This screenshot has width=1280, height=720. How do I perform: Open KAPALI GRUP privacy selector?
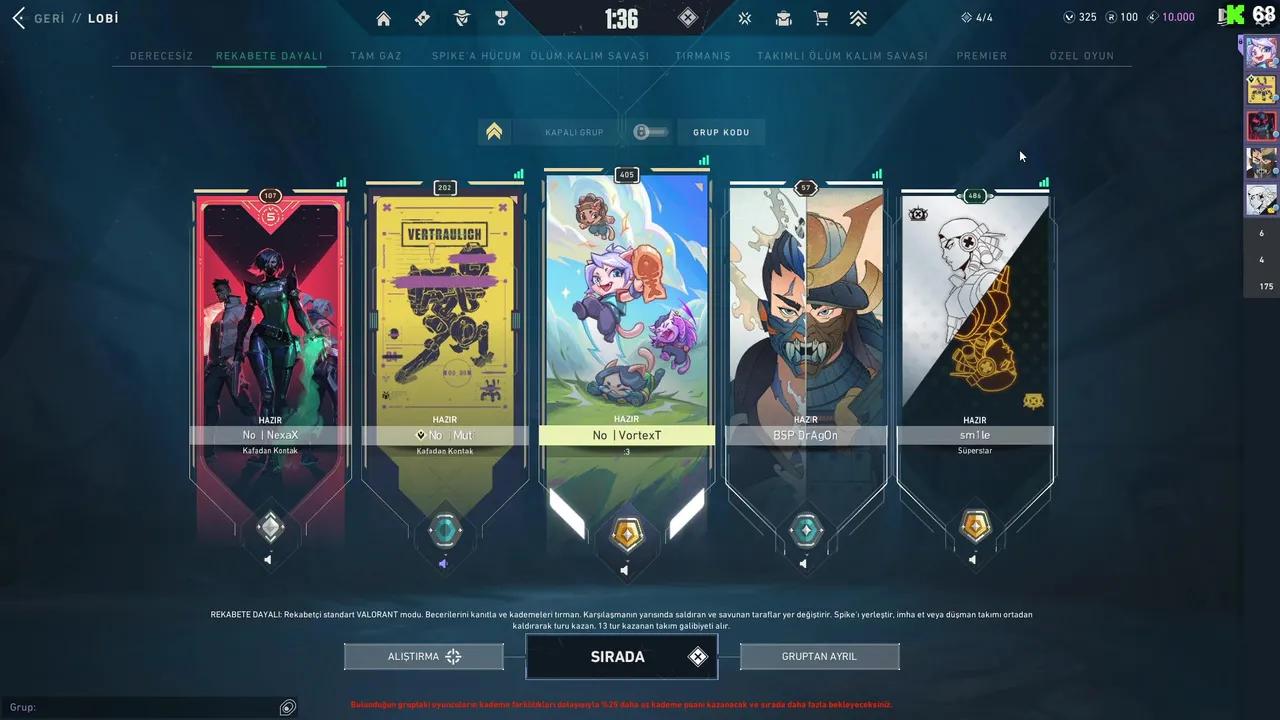(x=574, y=131)
